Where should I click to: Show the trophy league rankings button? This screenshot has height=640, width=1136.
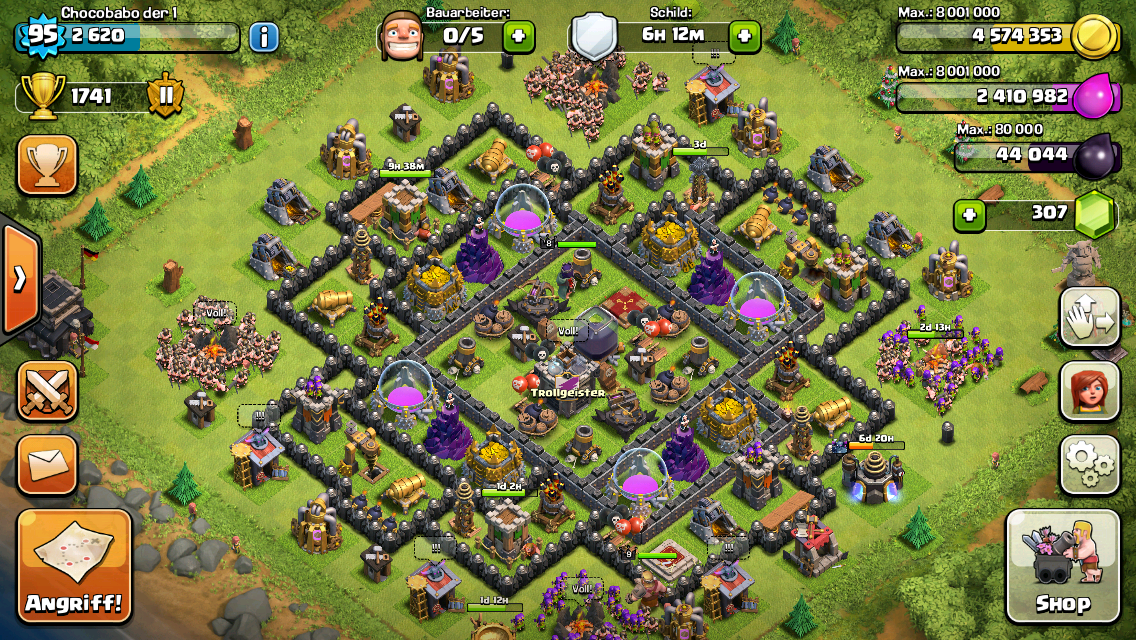point(47,165)
